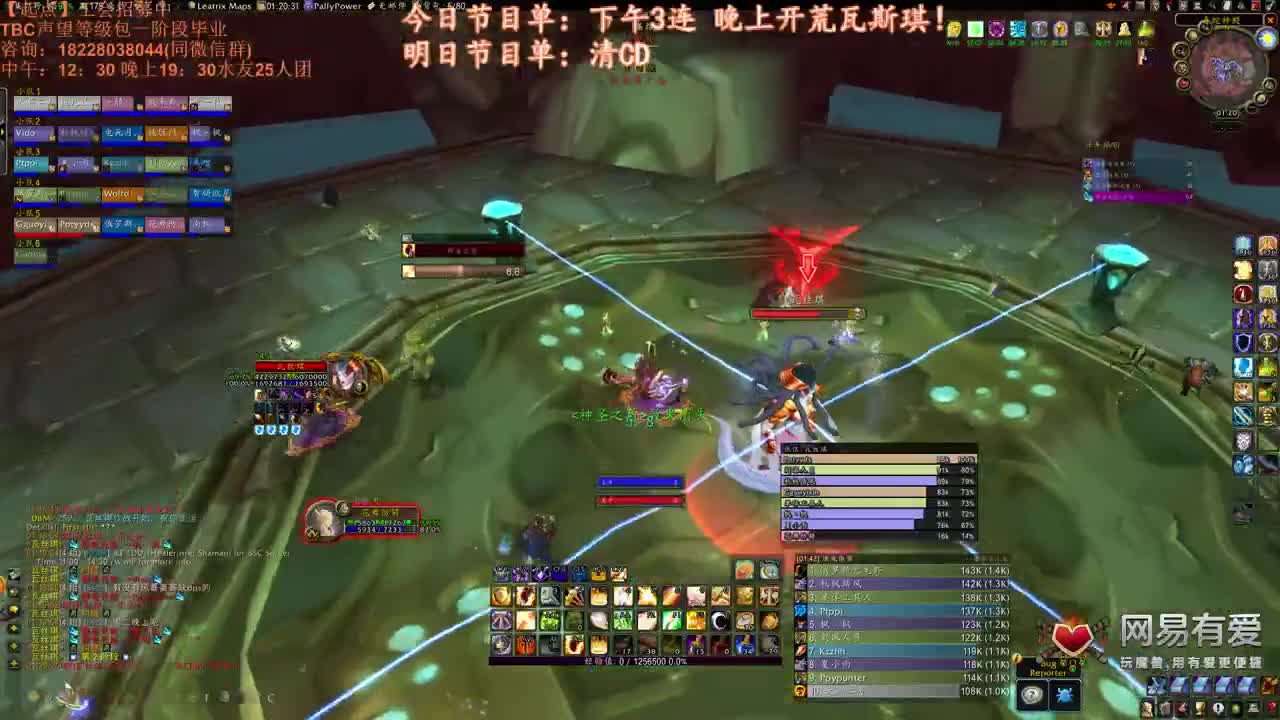This screenshot has height=720, width=1280.
Task: Toggle the first buff icon in the top-right buff row
Action: (954, 30)
